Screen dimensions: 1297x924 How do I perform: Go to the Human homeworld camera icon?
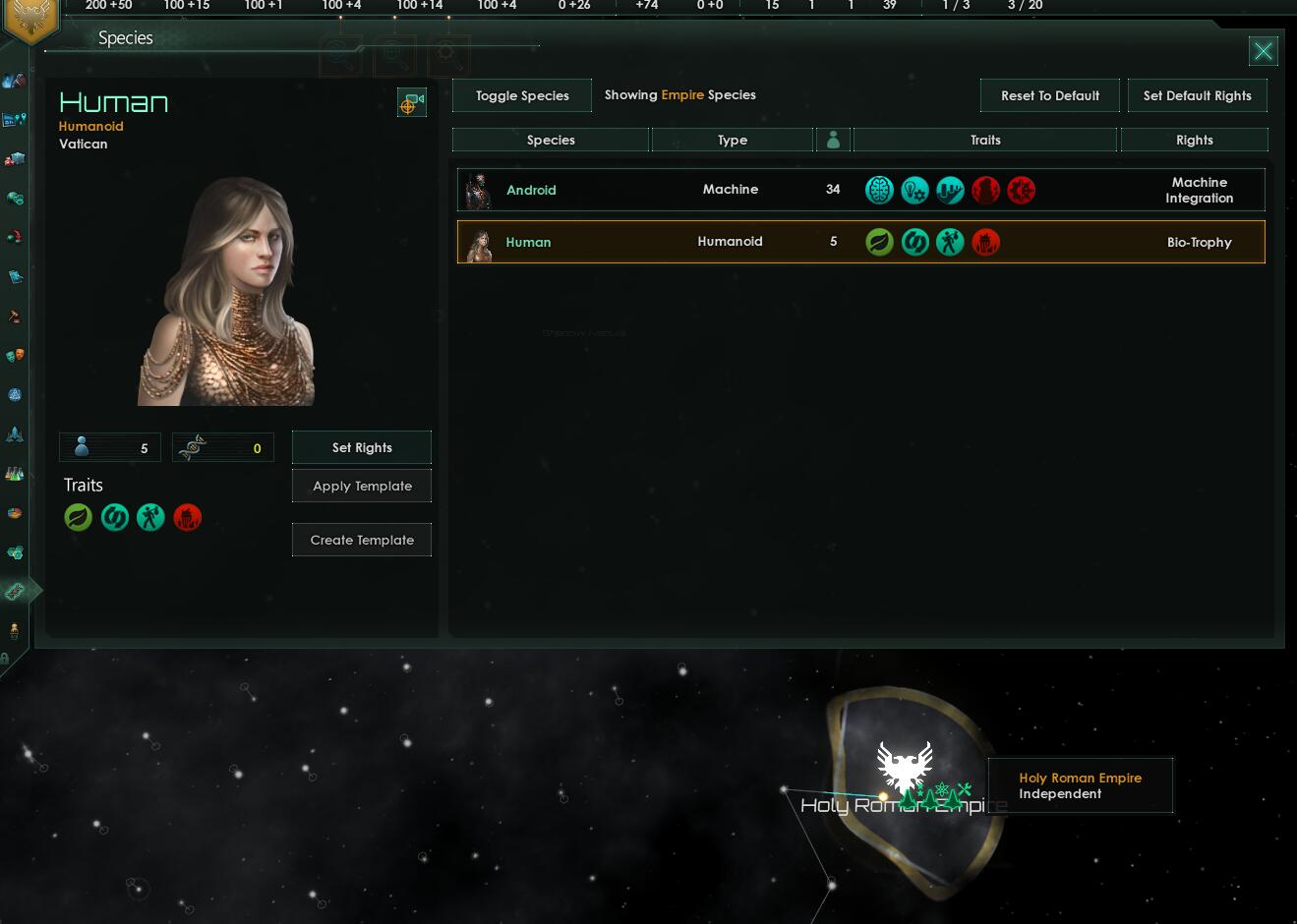[411, 102]
